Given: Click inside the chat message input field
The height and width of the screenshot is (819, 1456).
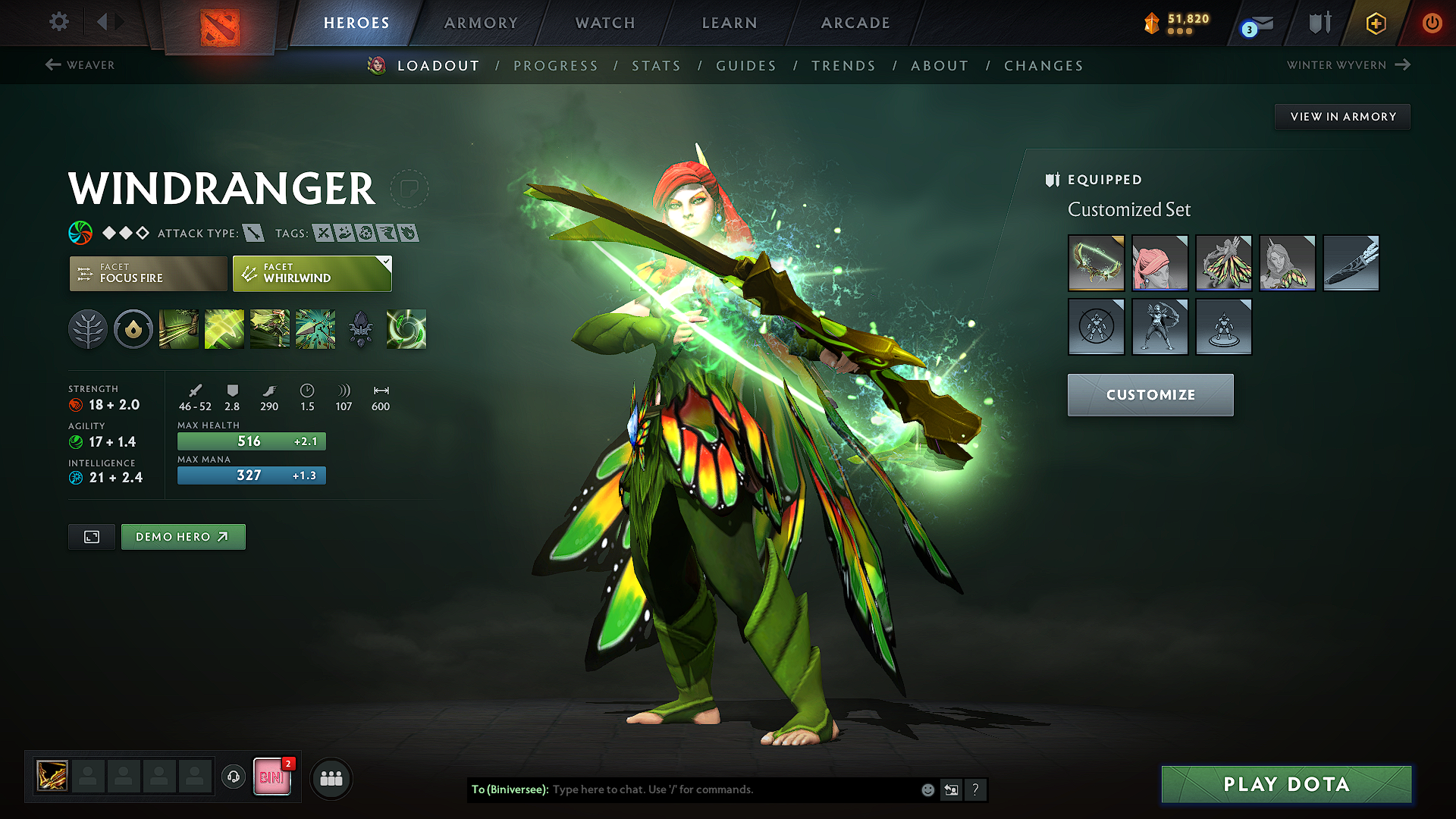Looking at the screenshot, I should 720,789.
